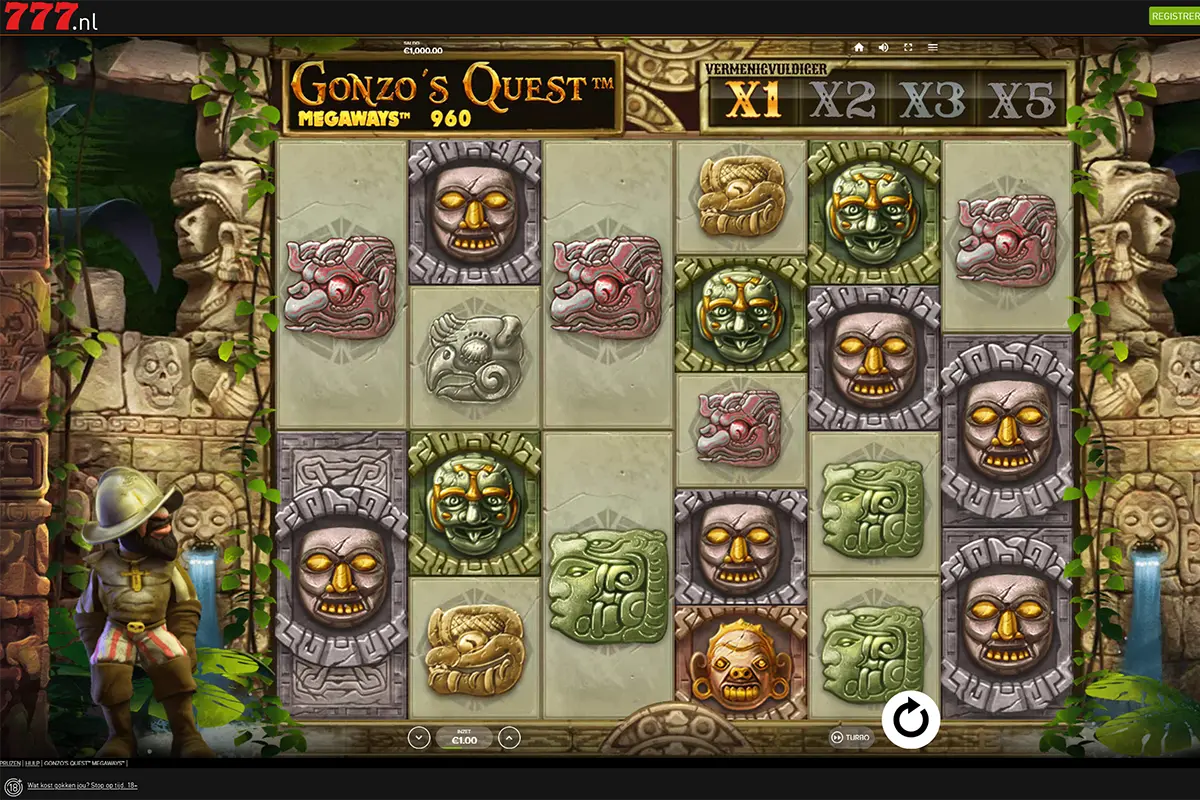Increase the bet with the up arrow
The height and width of the screenshot is (800, 1200).
(x=509, y=738)
